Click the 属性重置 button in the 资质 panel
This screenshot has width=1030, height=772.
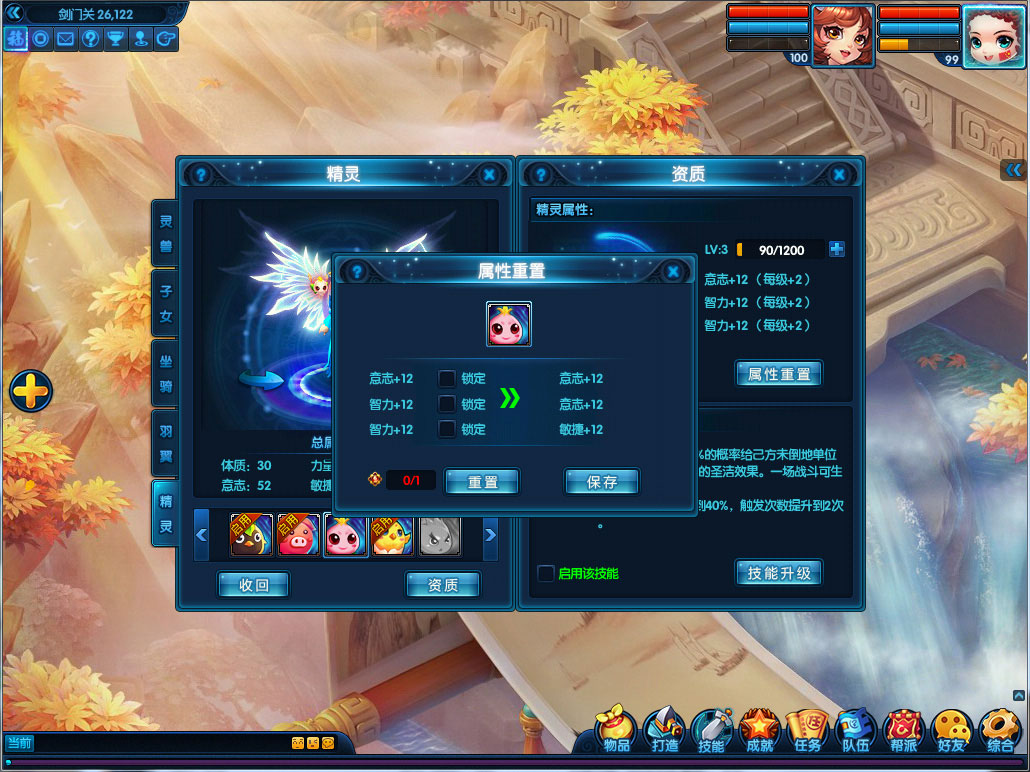[779, 374]
